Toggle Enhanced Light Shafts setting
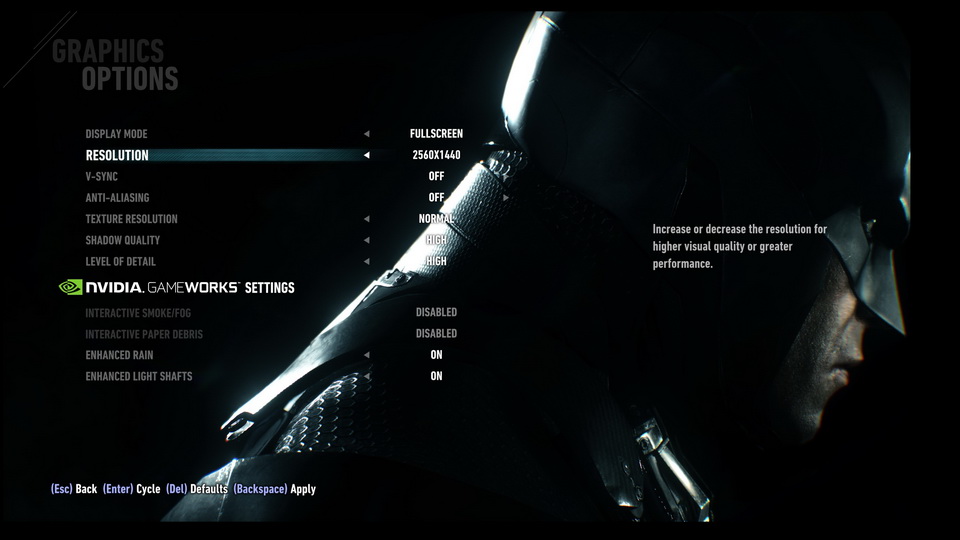This screenshot has height=540, width=960. [138, 376]
